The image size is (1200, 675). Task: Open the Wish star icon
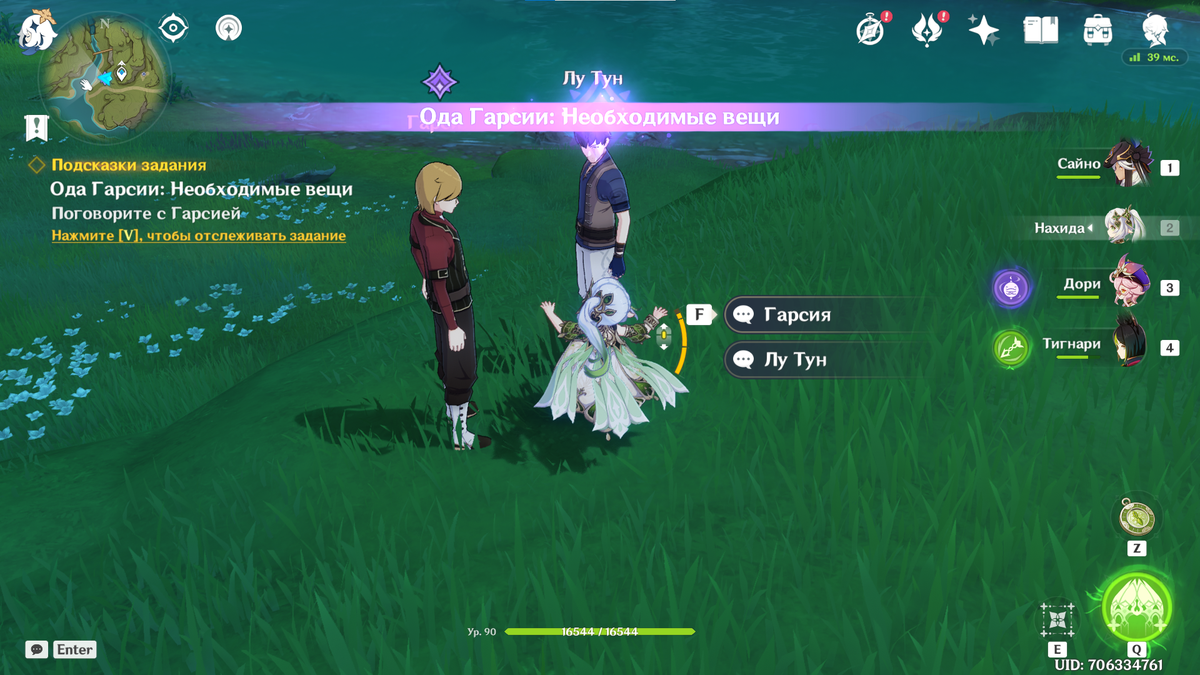984,30
